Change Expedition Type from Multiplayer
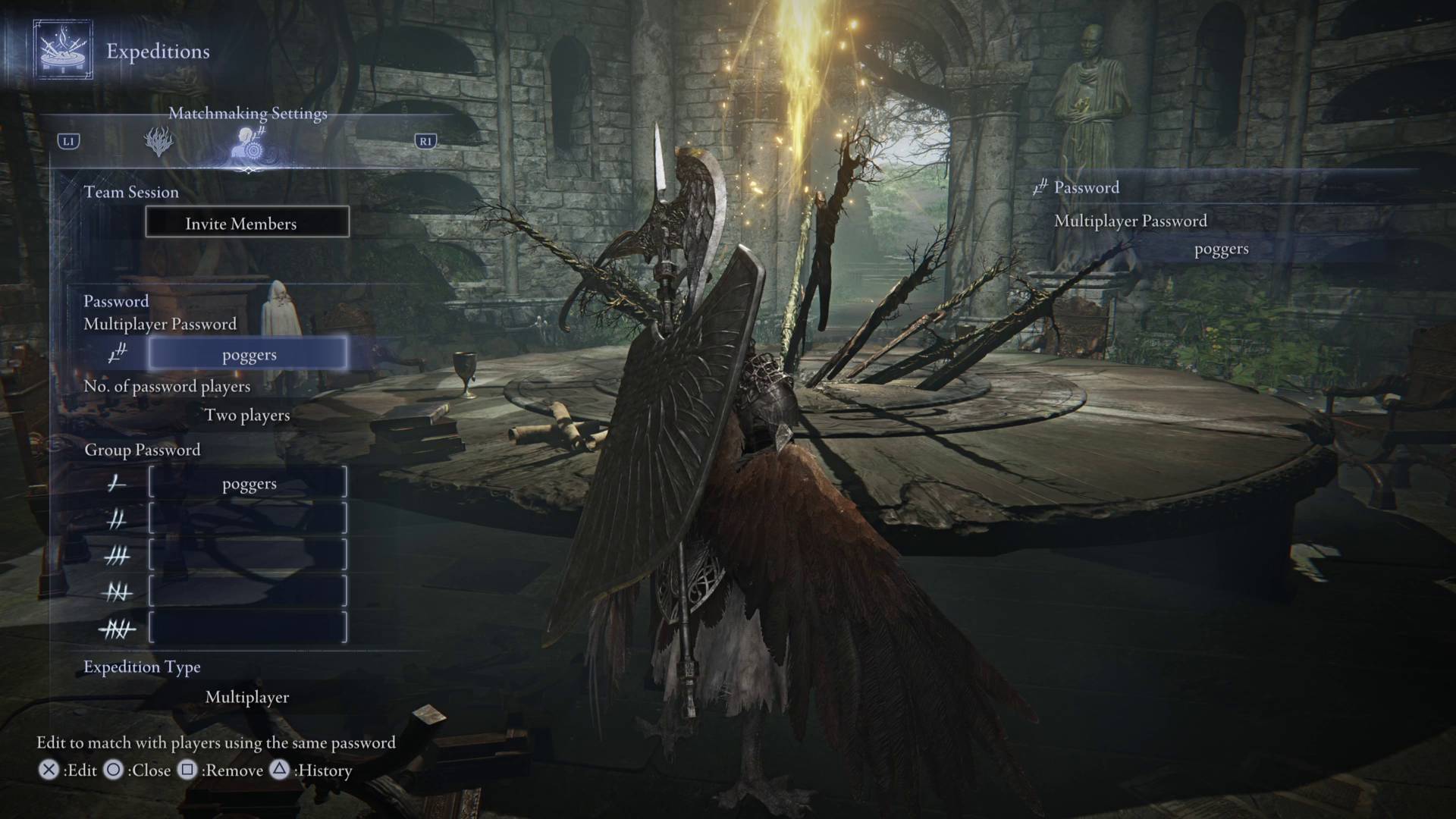The image size is (1456, 819). point(247,697)
